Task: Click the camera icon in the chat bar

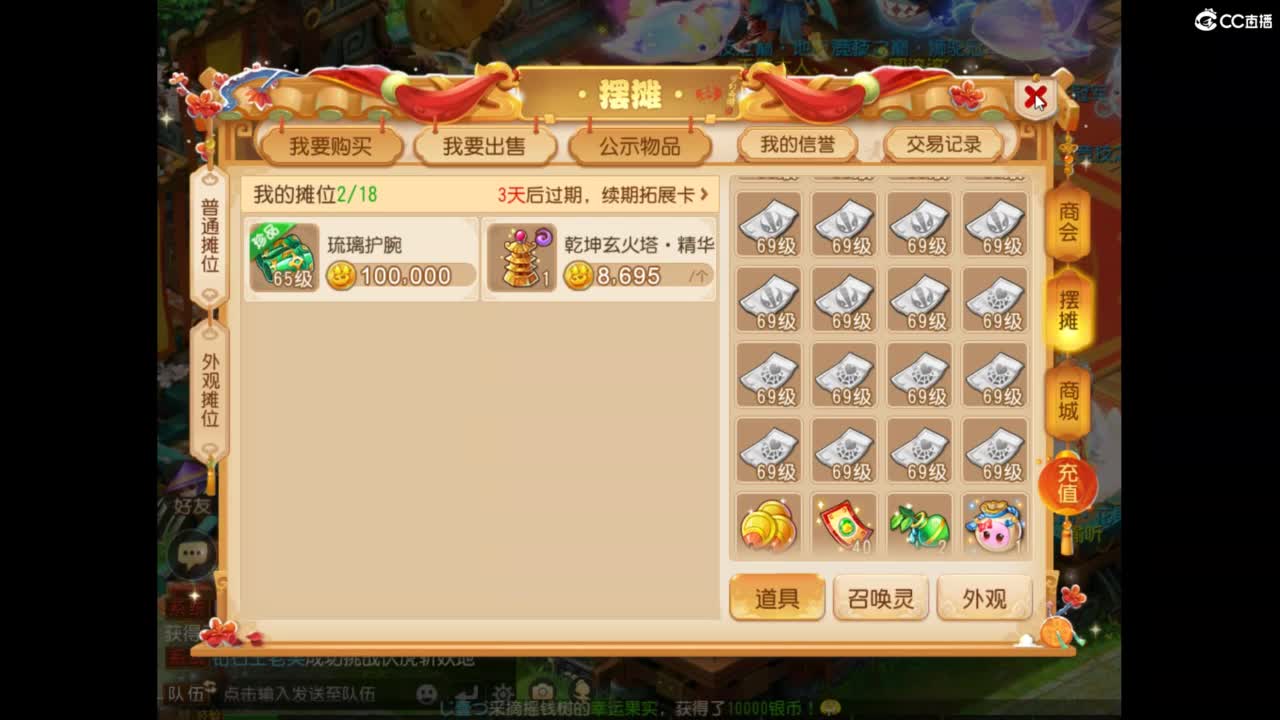Action: [541, 691]
